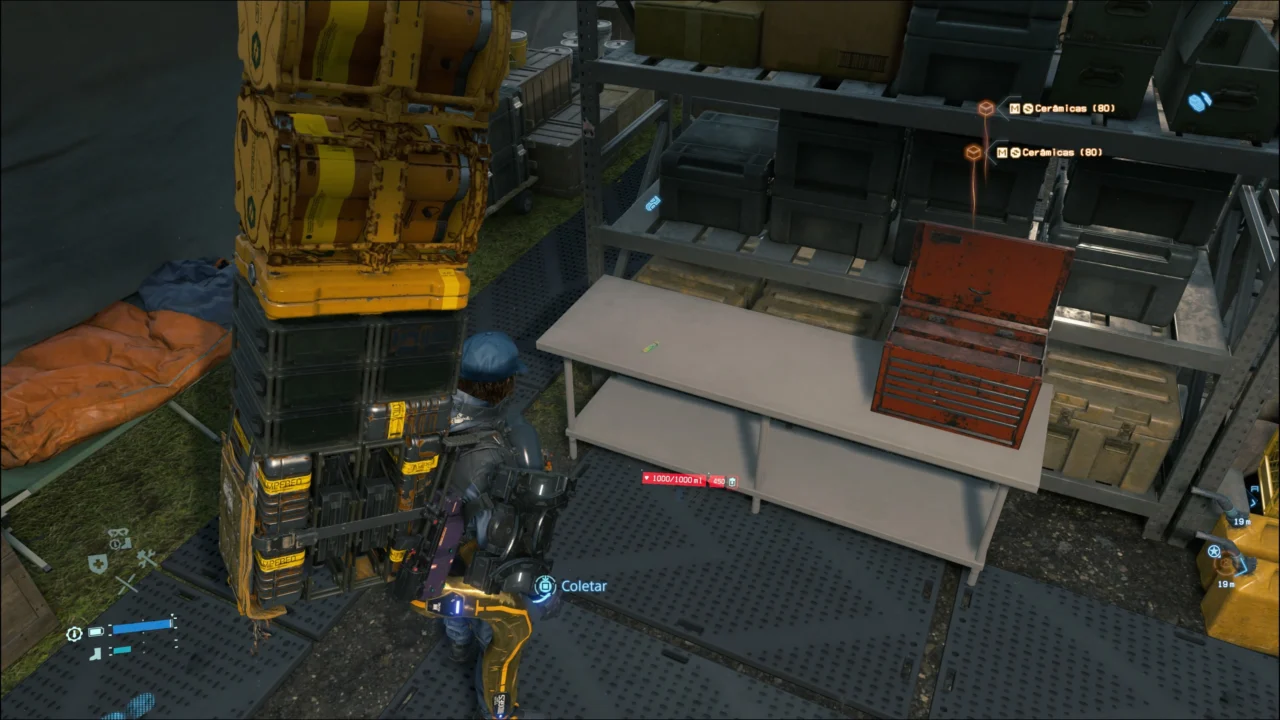1280x720 pixels.
Task: Click the mask and boots status icon
Action: click(119, 538)
